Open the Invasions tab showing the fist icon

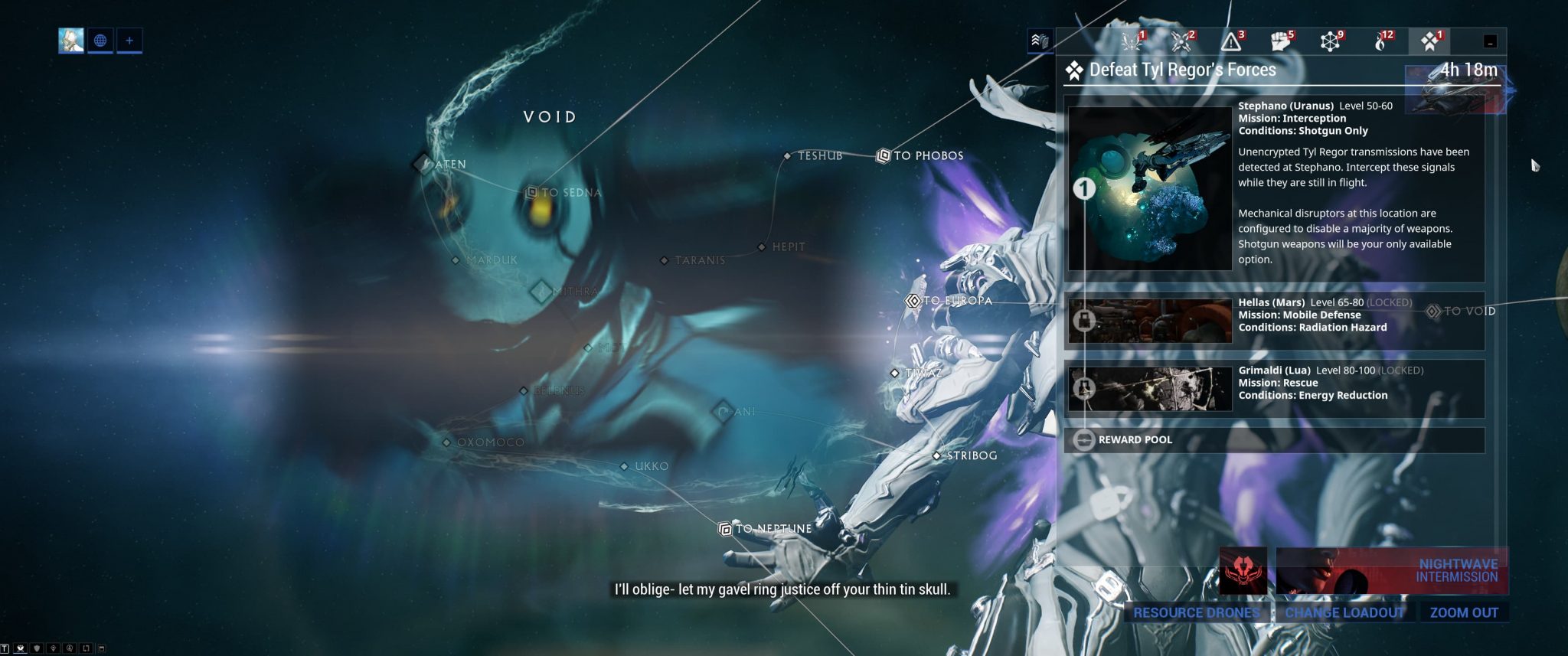[x=1280, y=43]
